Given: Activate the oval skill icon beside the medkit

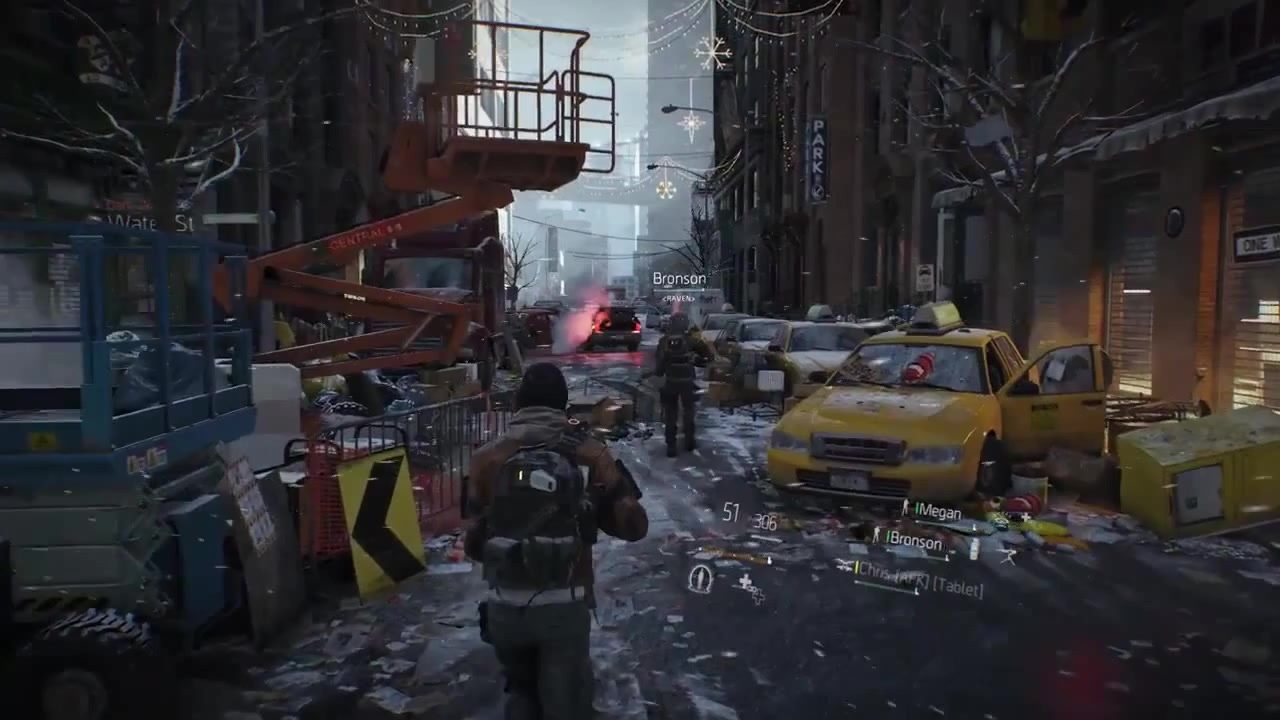Looking at the screenshot, I should point(701,578).
